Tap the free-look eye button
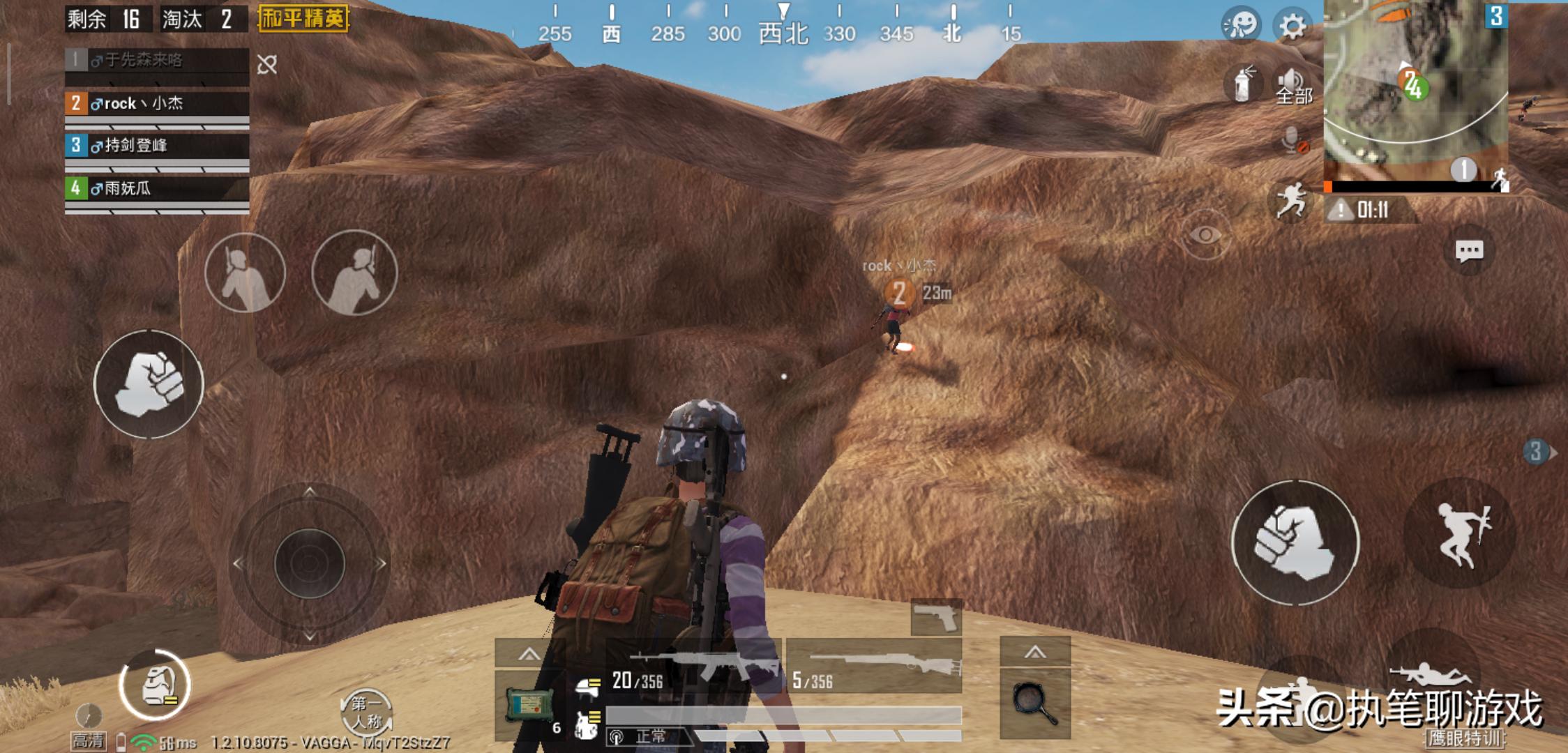The height and width of the screenshot is (753, 1568). [x=1205, y=235]
